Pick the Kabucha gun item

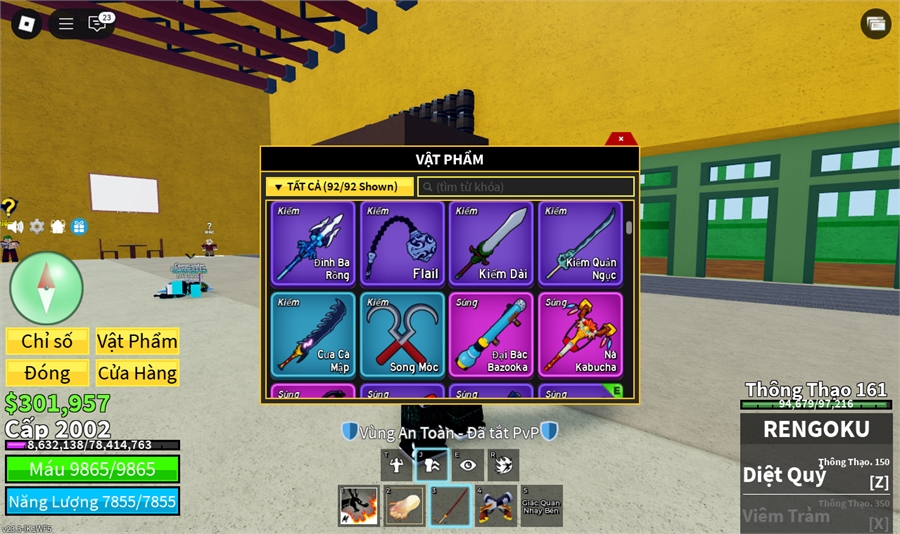(x=580, y=334)
